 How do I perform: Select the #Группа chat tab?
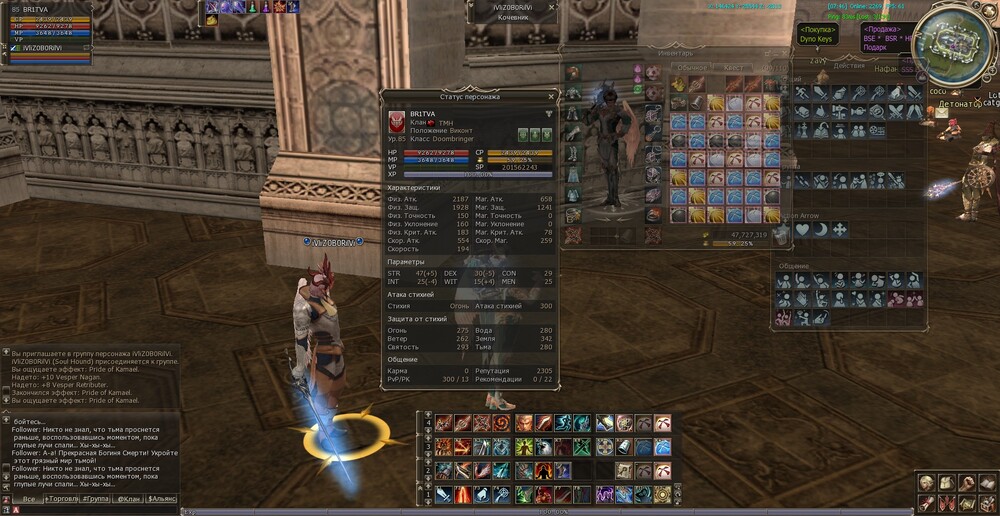96,498
